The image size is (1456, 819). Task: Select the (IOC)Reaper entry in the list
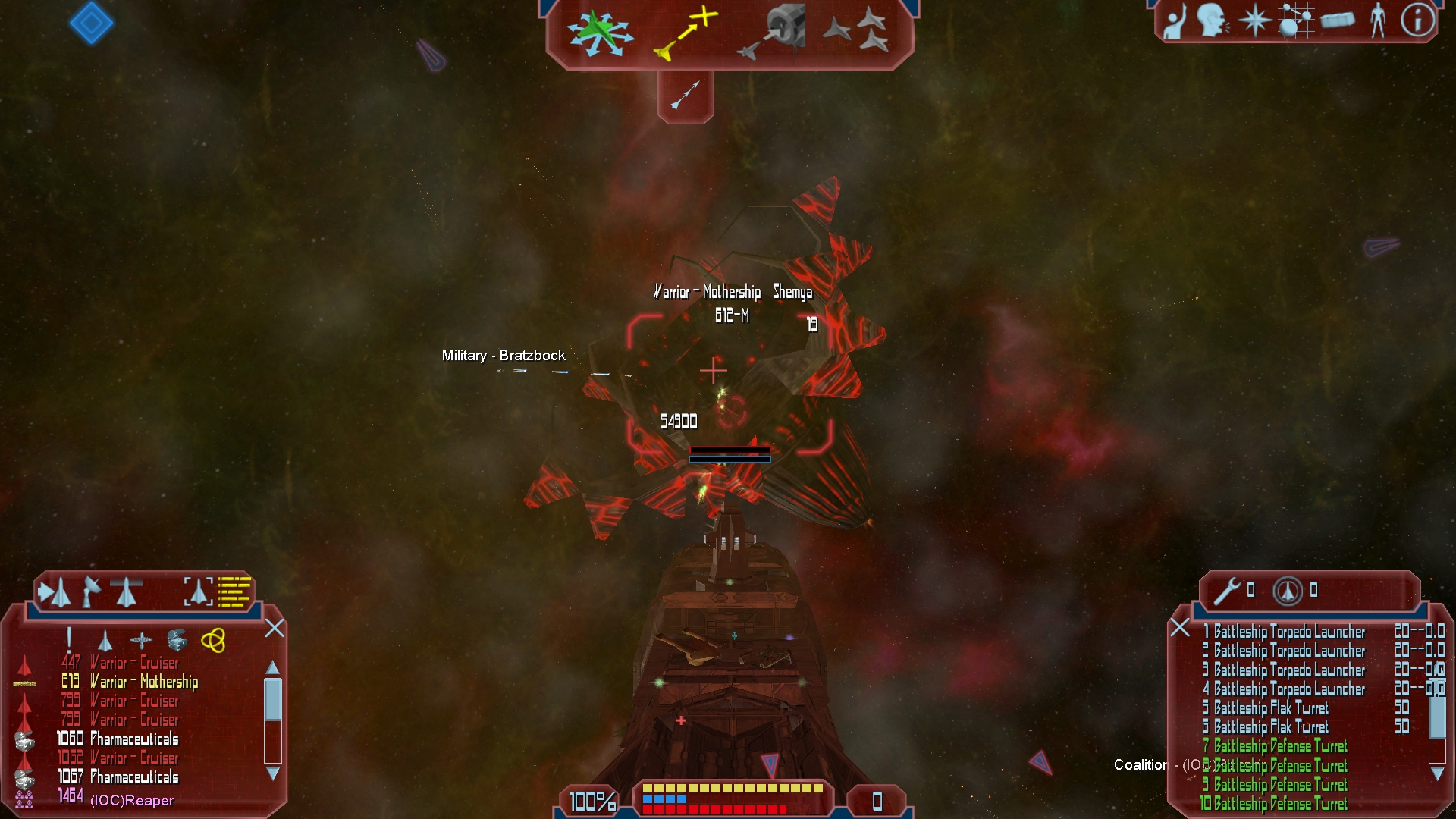132,800
